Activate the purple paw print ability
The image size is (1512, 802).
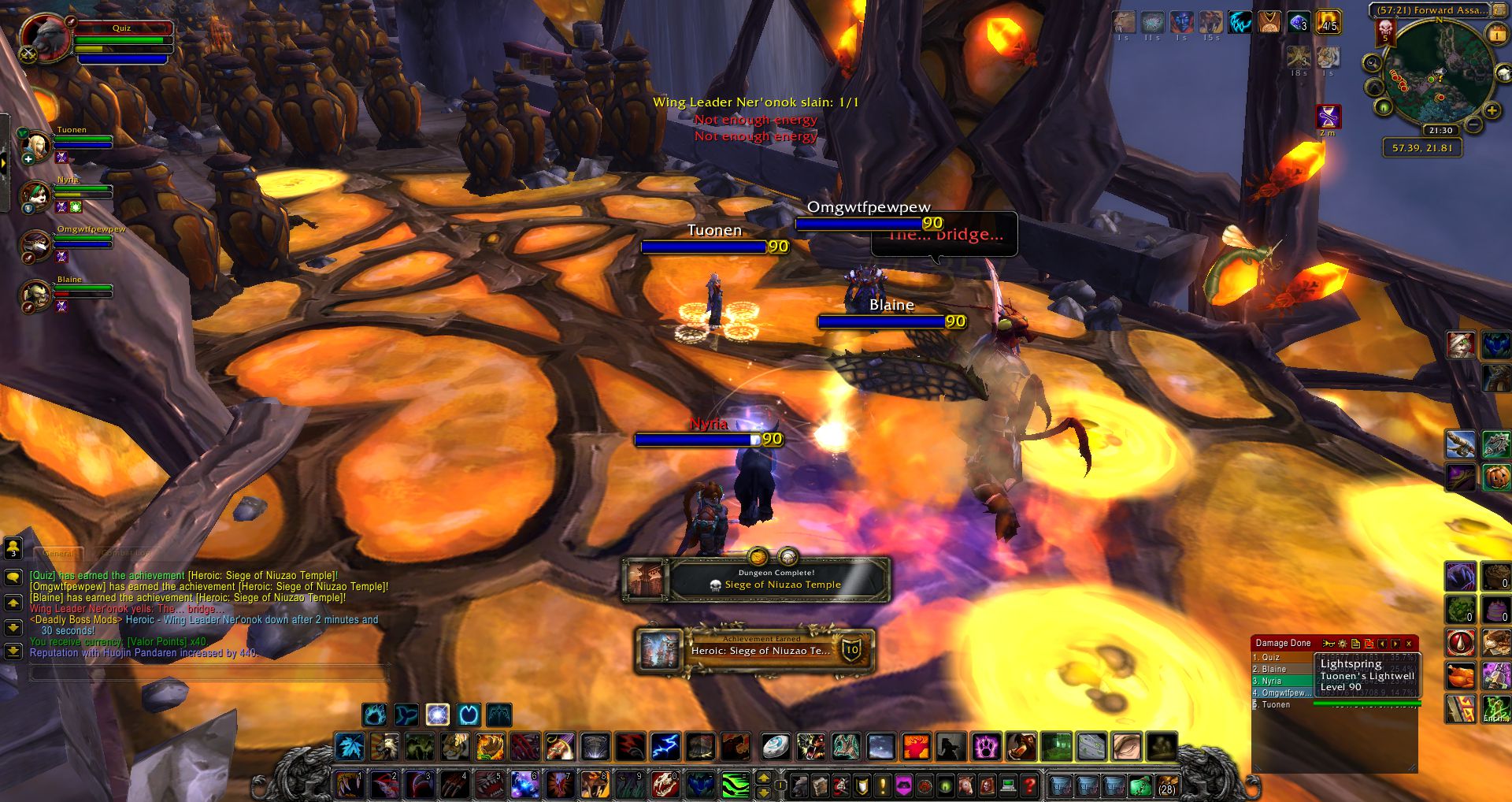(985, 746)
